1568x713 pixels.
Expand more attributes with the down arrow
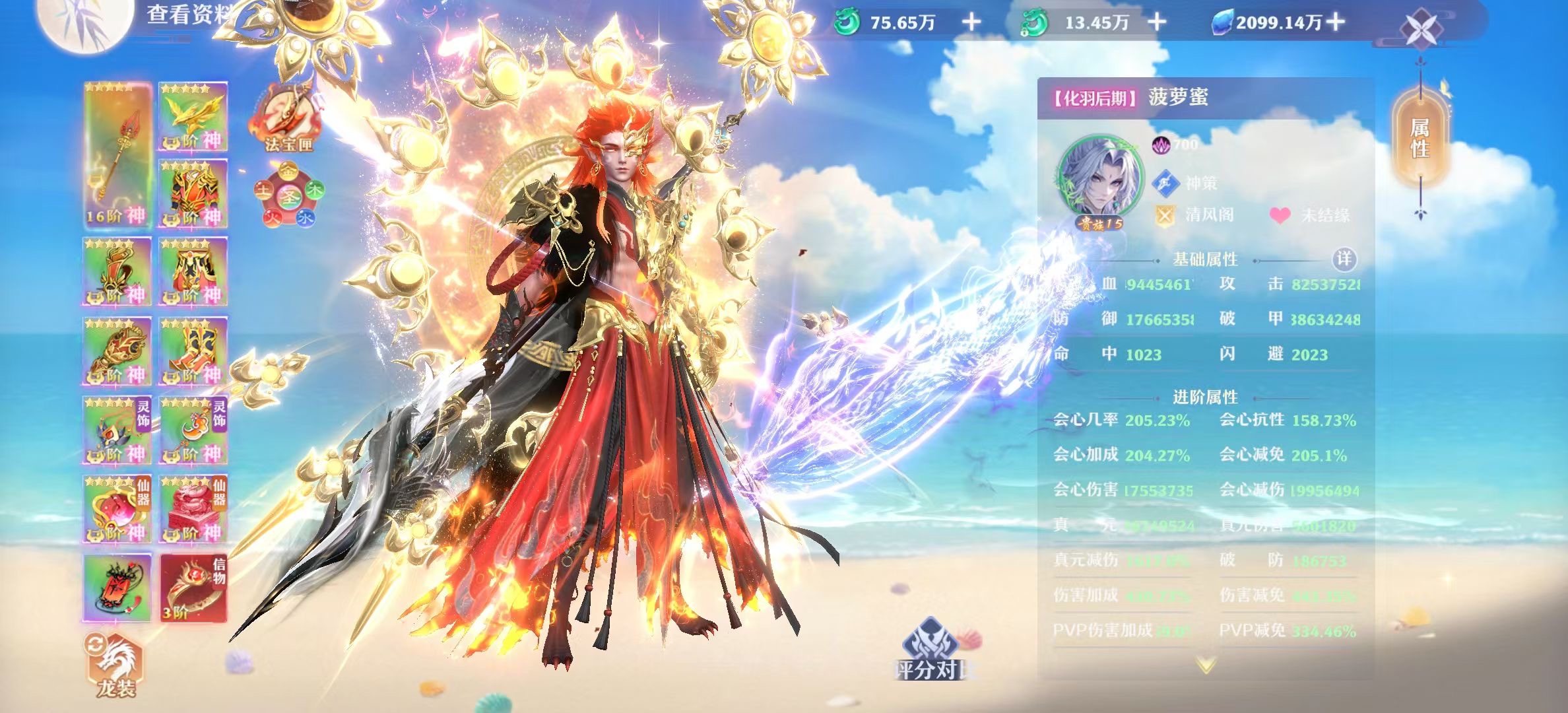pos(1205,665)
